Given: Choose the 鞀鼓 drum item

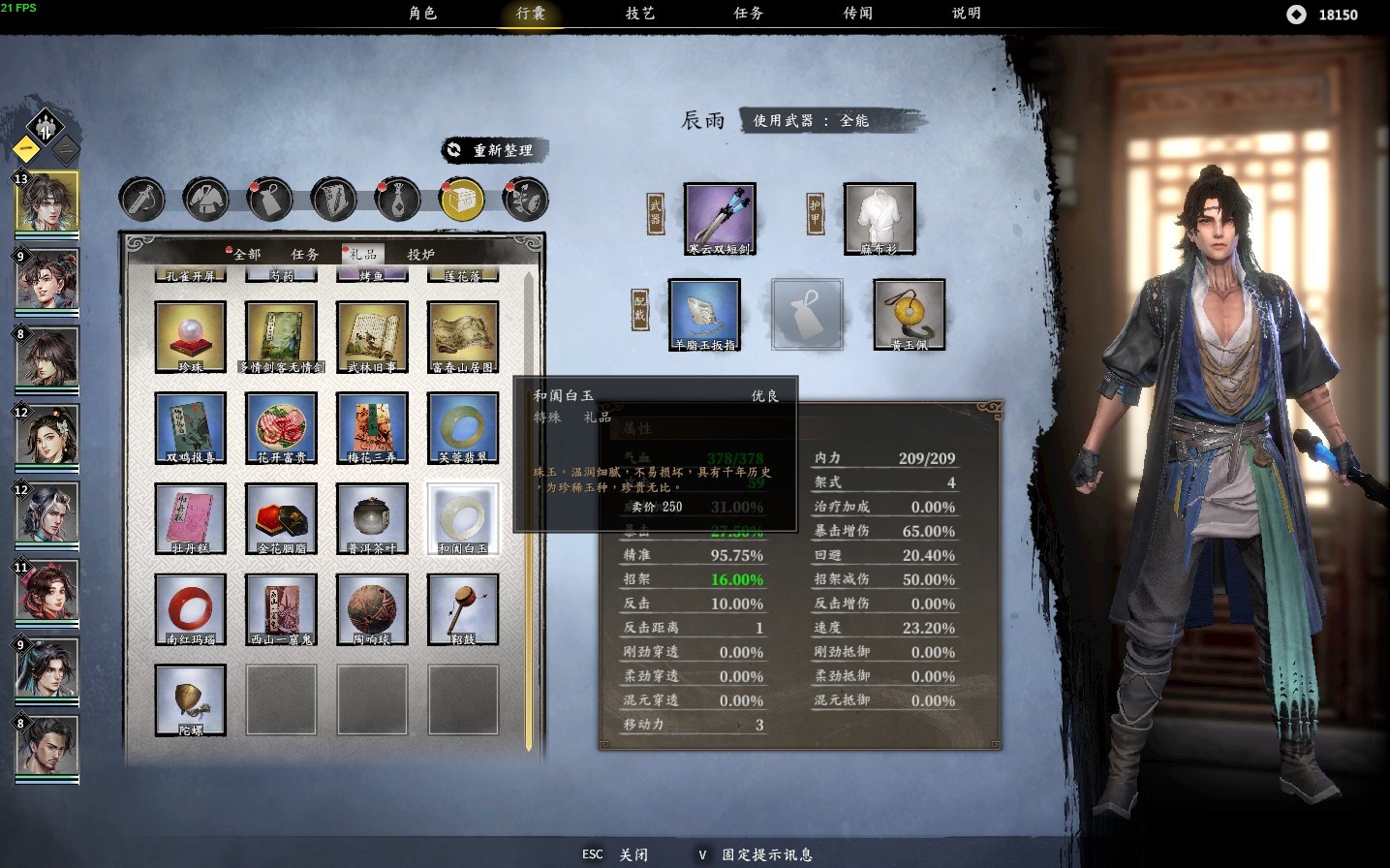Looking at the screenshot, I should pyautogui.click(x=463, y=609).
